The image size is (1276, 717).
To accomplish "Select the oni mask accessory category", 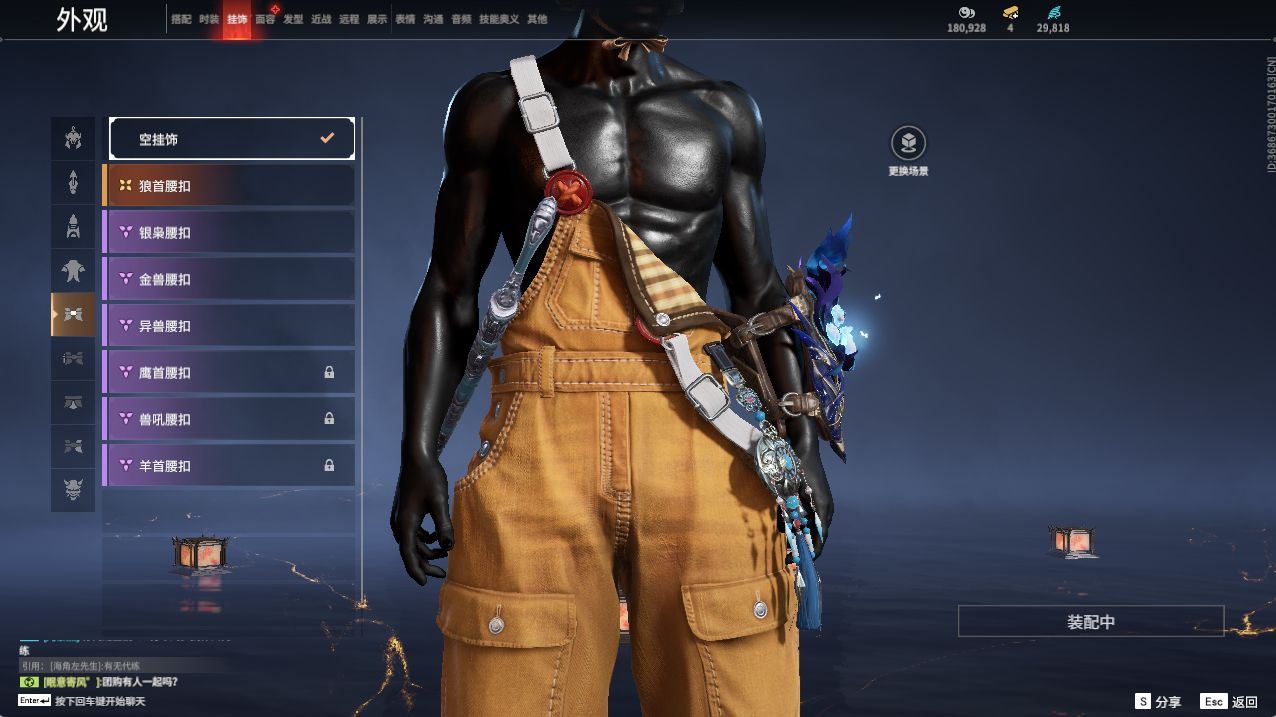I will click(x=73, y=490).
